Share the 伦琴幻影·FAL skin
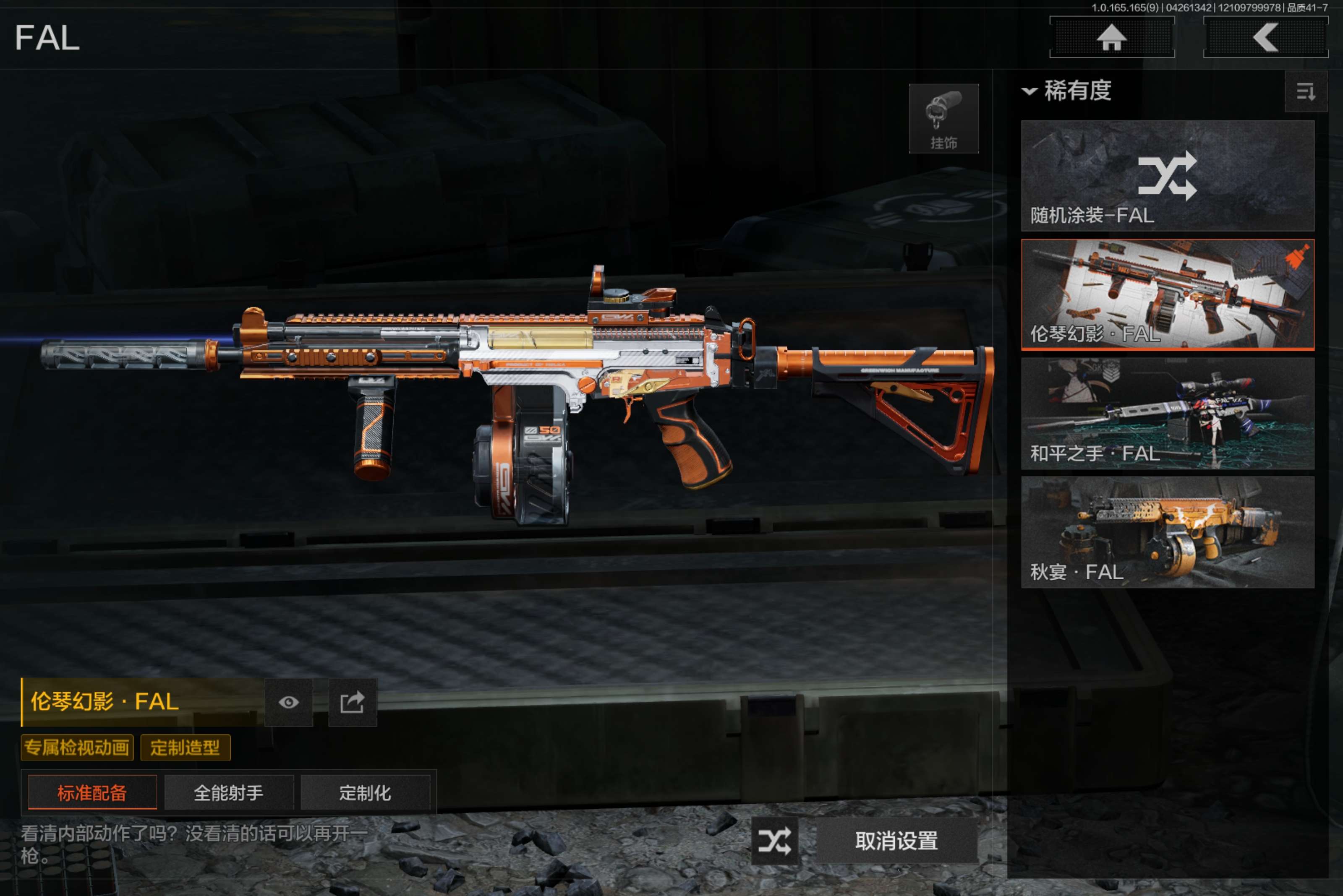Image resolution: width=1343 pixels, height=896 pixels. pos(352,702)
